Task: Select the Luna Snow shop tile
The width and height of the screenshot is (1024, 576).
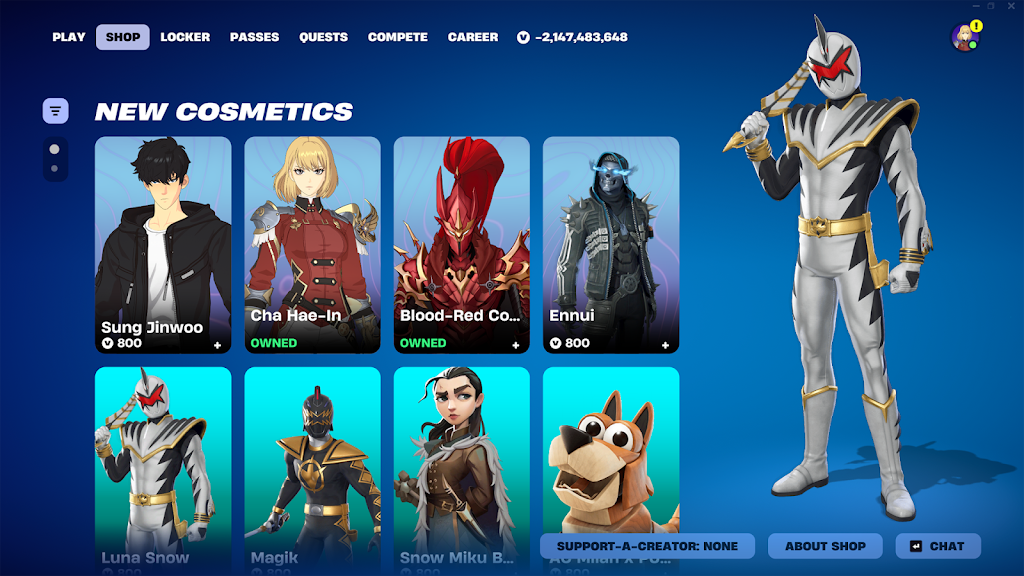Action: 163,460
